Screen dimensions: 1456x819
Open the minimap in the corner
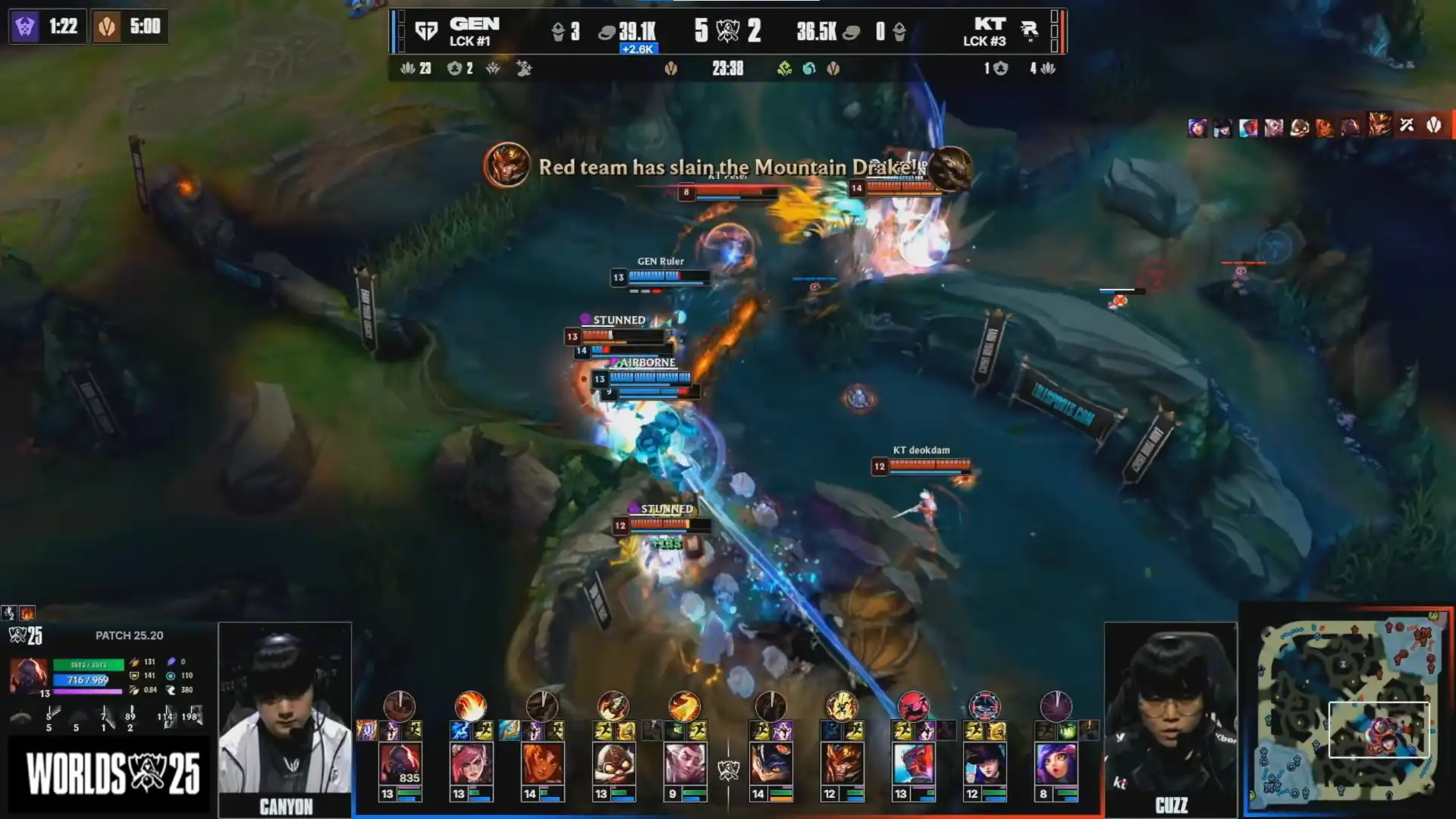[x=1348, y=711]
